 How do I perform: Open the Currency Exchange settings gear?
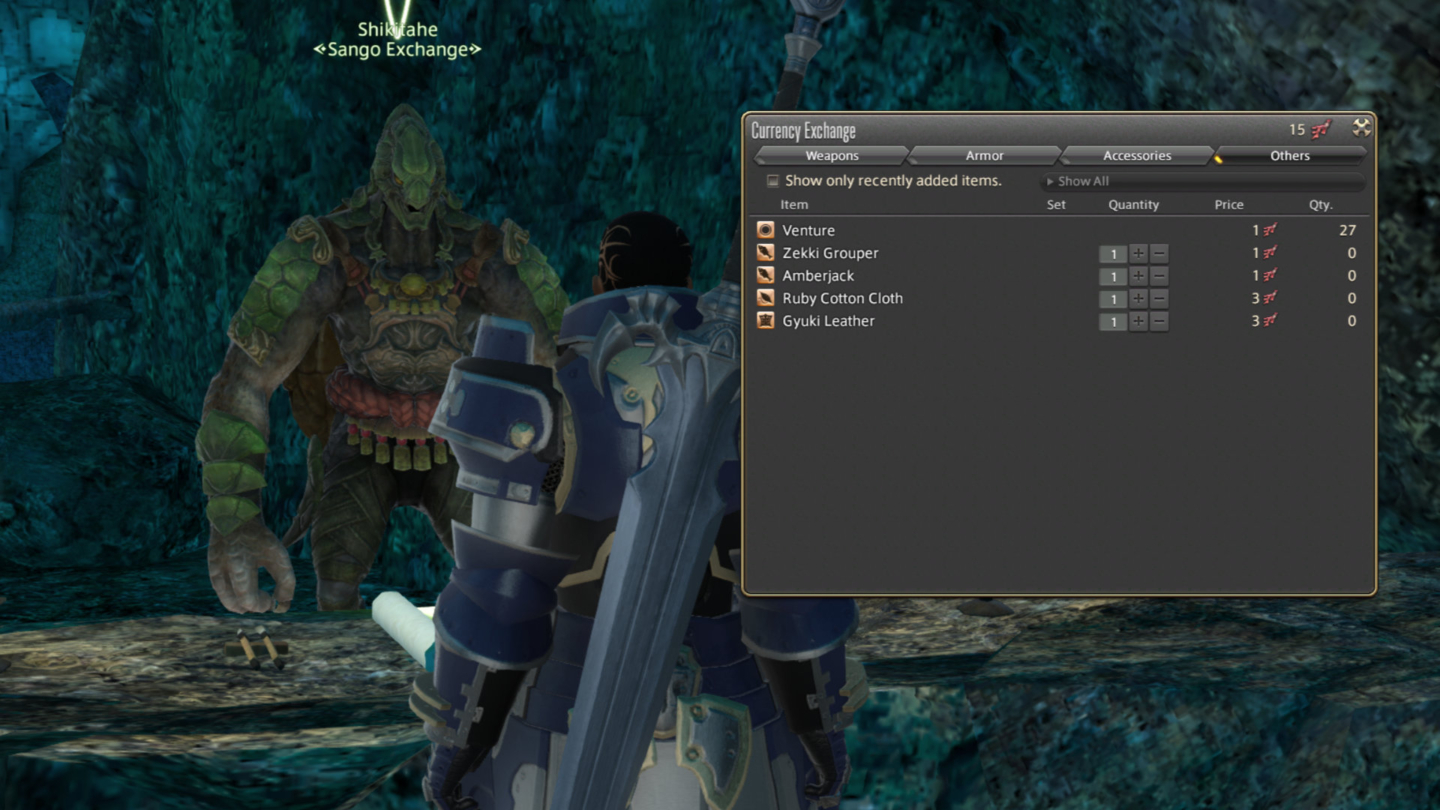[1362, 128]
